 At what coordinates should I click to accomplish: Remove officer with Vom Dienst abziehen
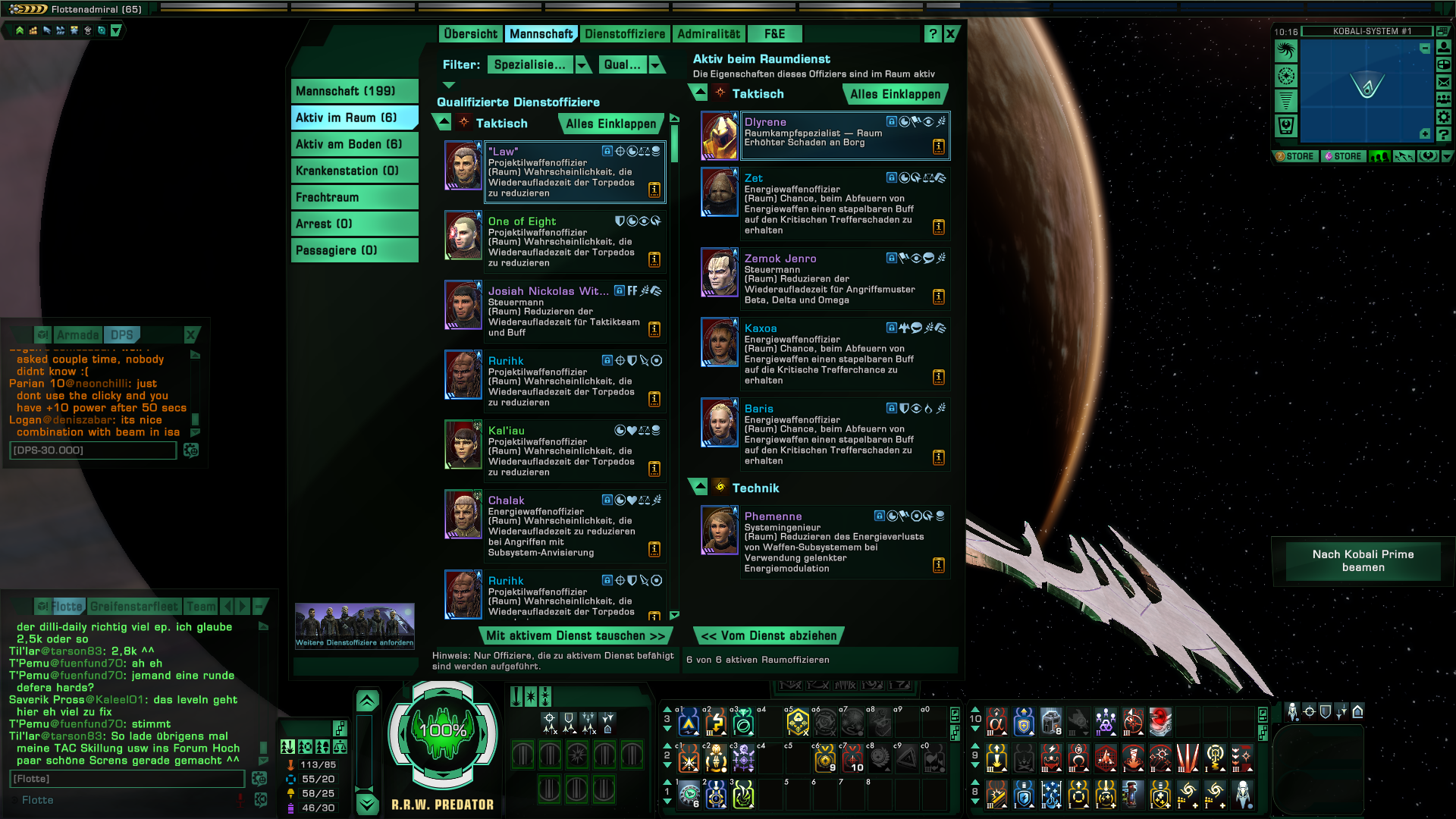click(x=769, y=636)
